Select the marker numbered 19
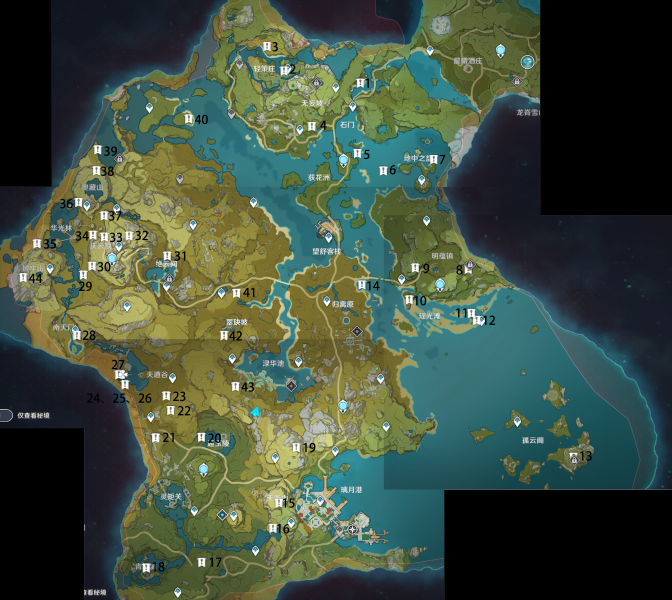672x600 pixels. (x=297, y=448)
